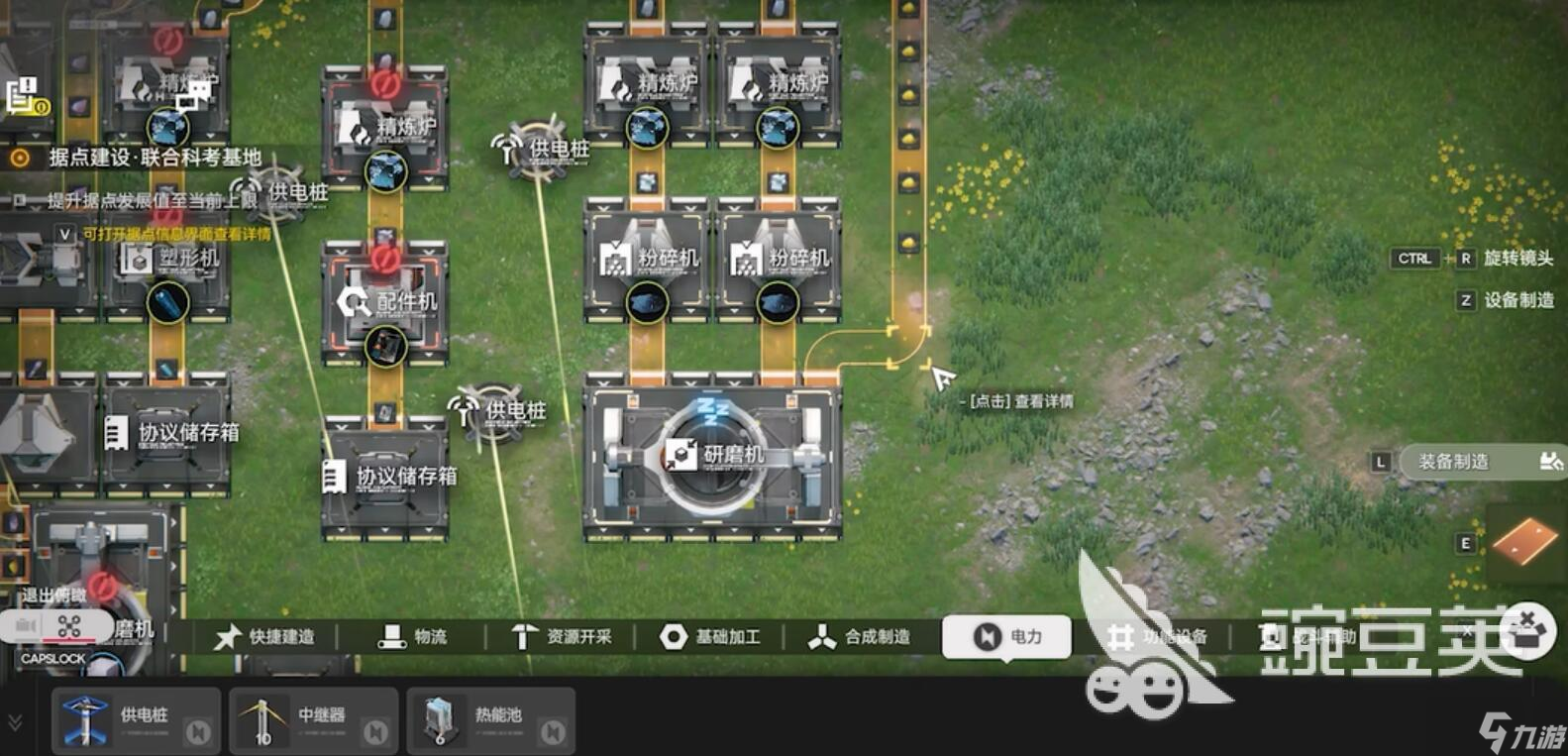The height and width of the screenshot is (756, 1568).
Task: Open the Basic Processing (基础加工) tab
Action: [710, 636]
